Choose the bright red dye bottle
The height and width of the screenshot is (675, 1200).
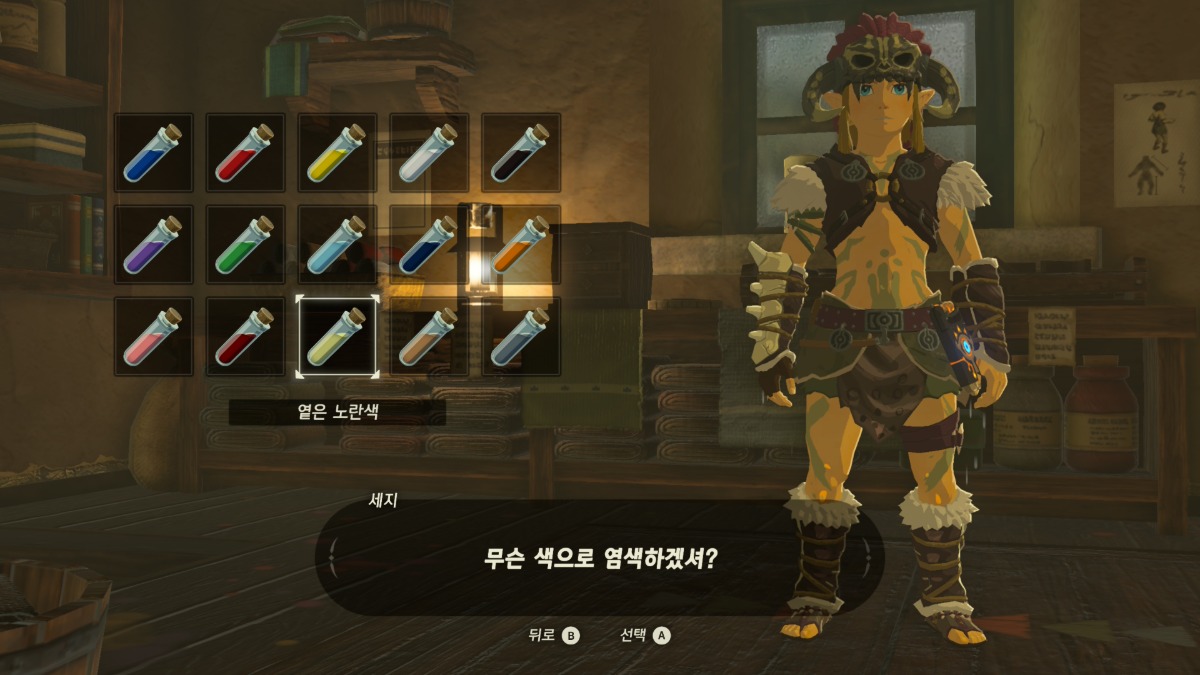coord(245,152)
